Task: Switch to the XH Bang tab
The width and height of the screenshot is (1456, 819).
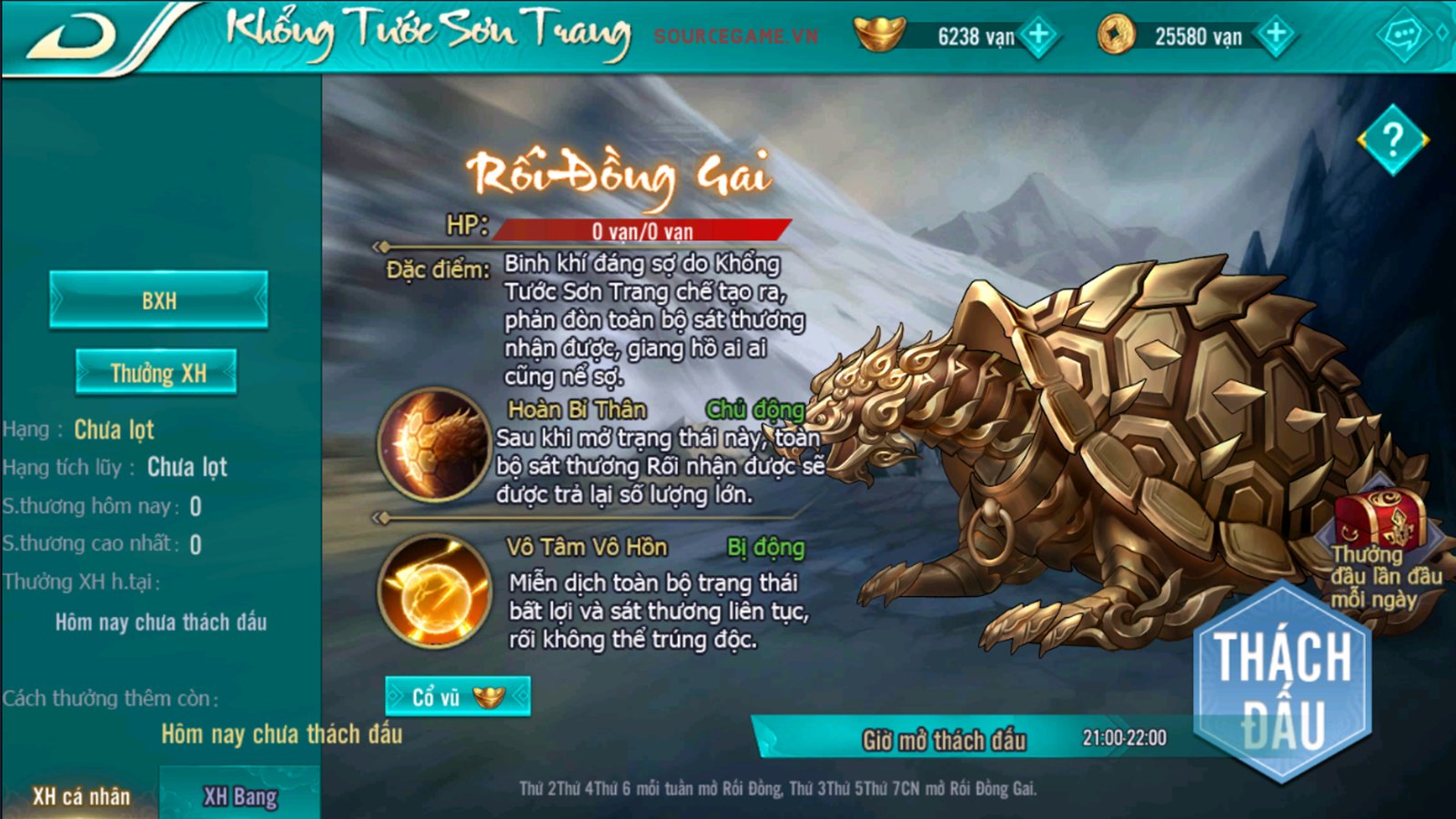Action: [240, 796]
